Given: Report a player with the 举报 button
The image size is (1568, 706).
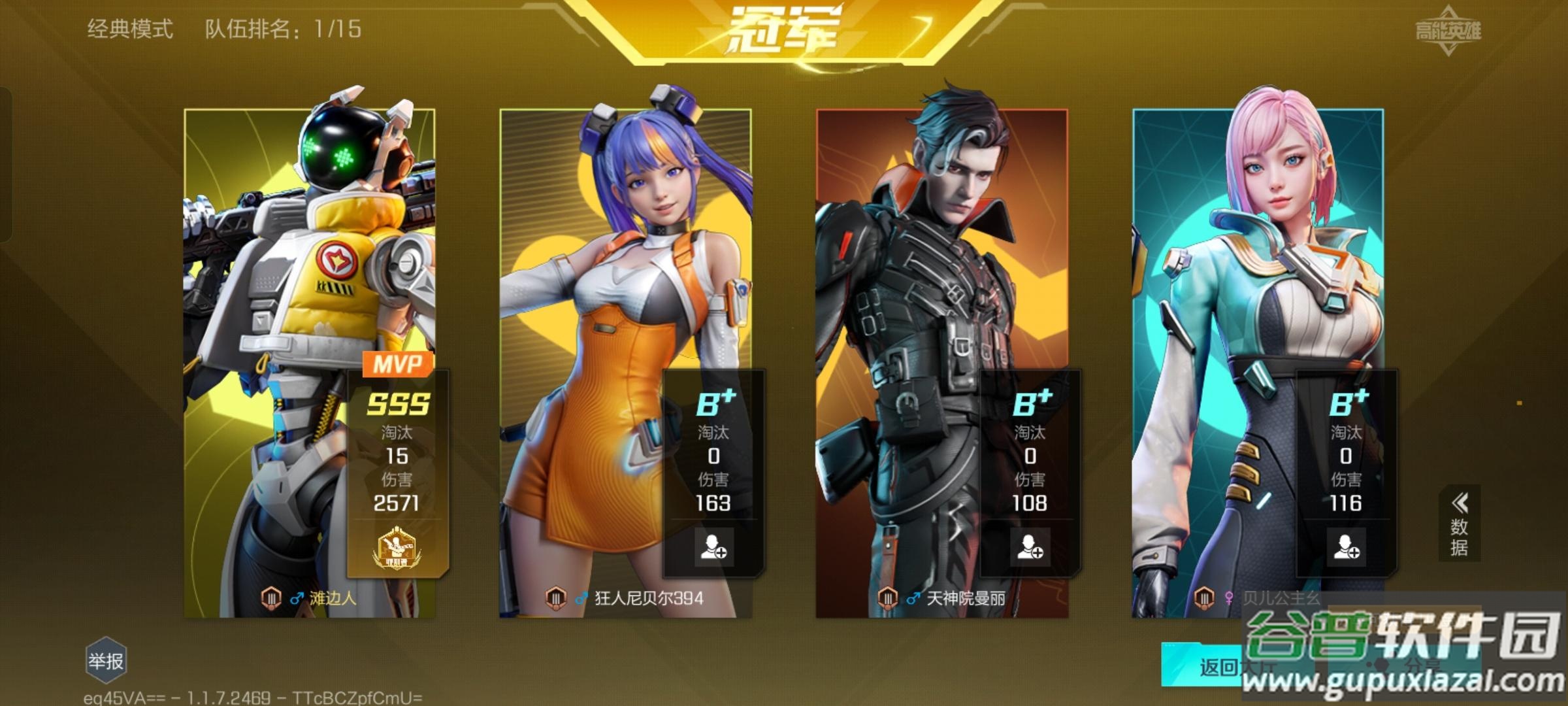Looking at the screenshot, I should [105, 661].
